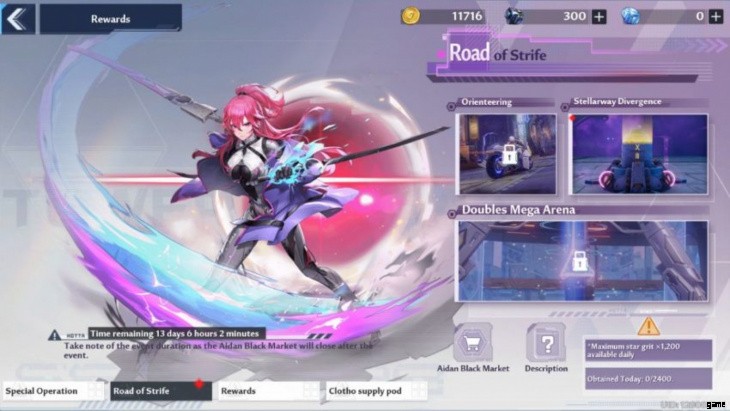Go back using the arrow button
This screenshot has width=730, height=411.
[x=18, y=17]
